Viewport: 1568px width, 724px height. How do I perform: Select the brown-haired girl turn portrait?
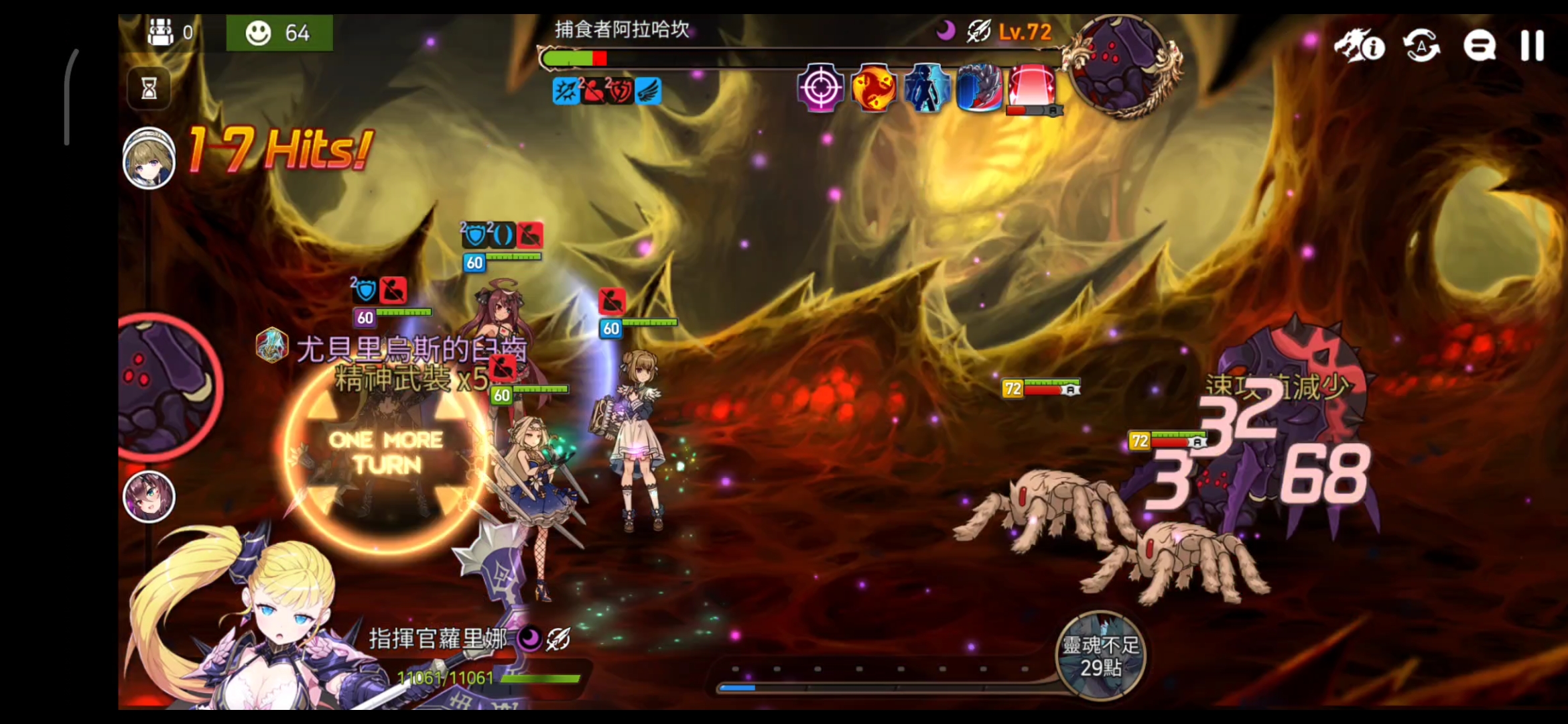click(x=149, y=158)
